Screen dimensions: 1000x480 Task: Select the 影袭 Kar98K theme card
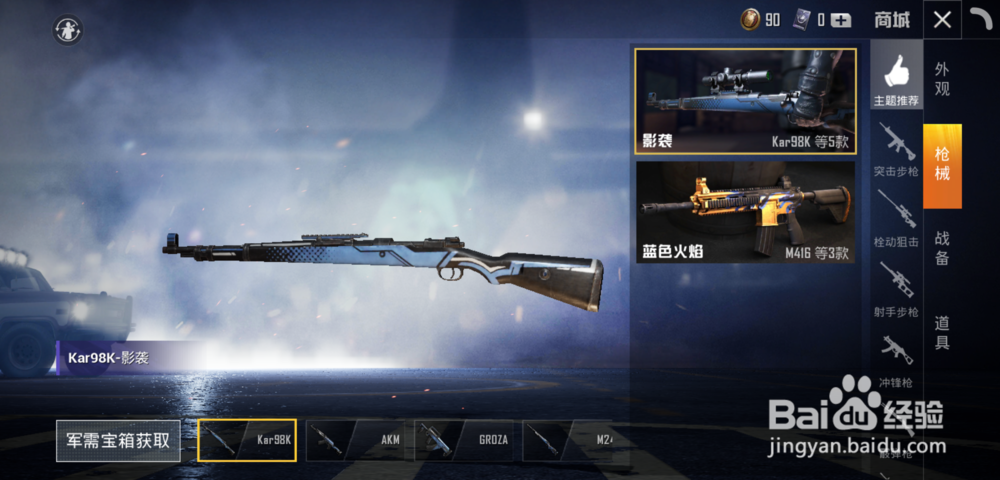[745, 101]
